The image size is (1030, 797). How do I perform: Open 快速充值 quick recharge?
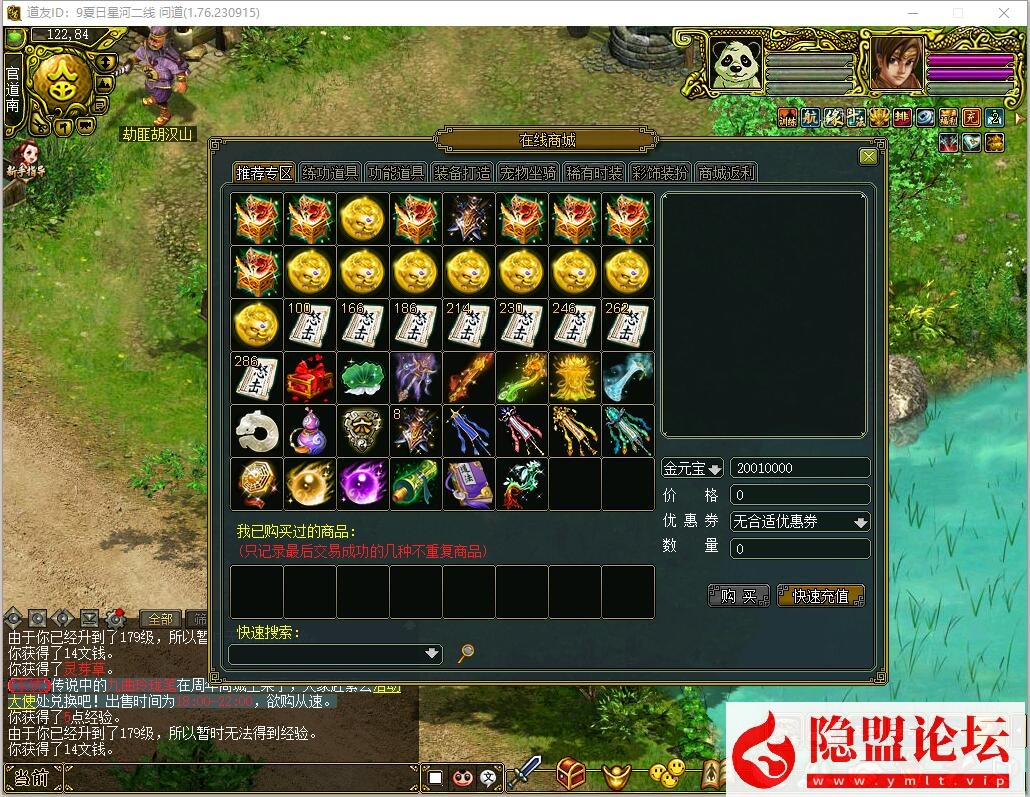tap(820, 596)
